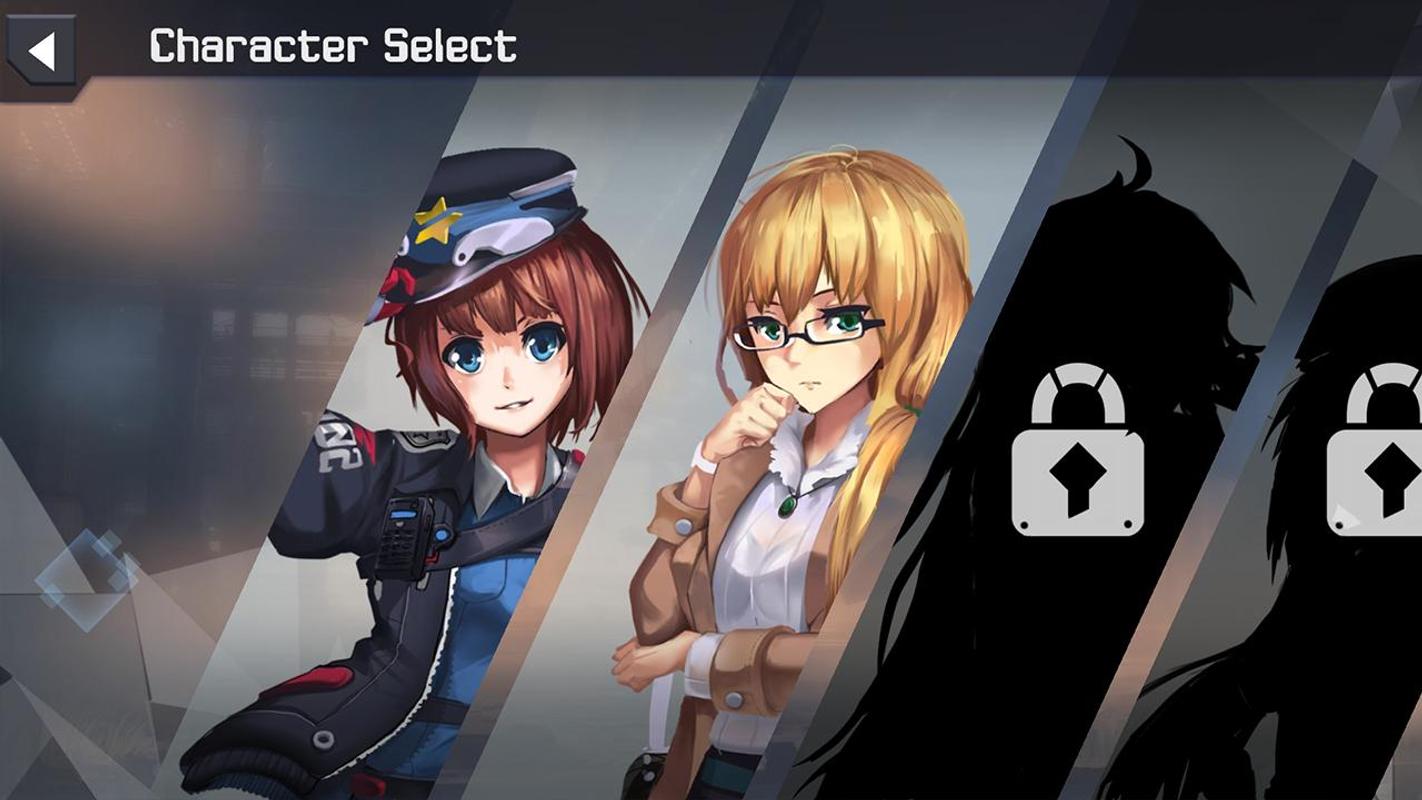1422x800 pixels.
Task: Select the locked silhouette character with full padlock
Action: (x=1077, y=450)
